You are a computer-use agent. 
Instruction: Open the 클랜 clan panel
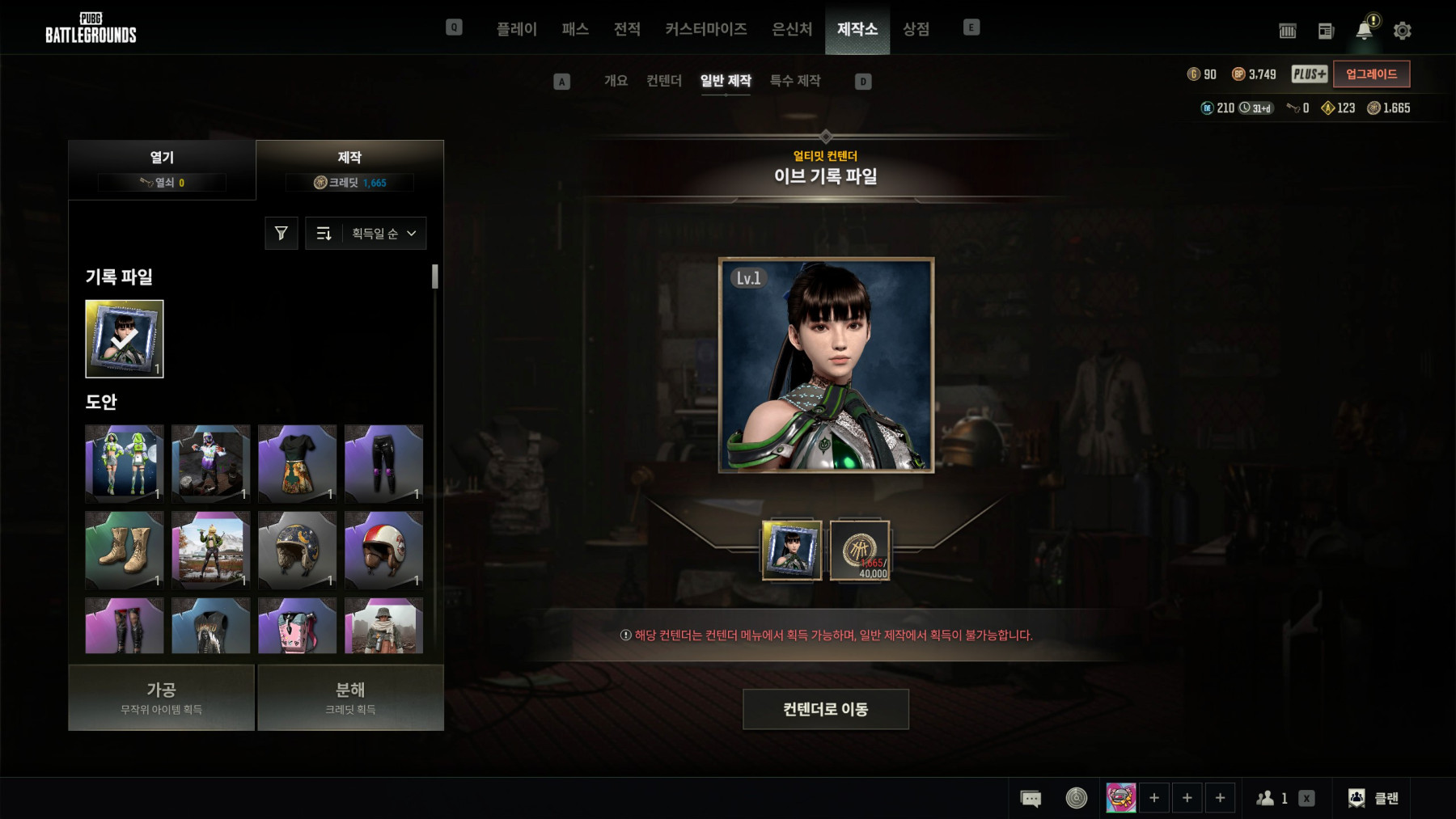[x=1373, y=798]
